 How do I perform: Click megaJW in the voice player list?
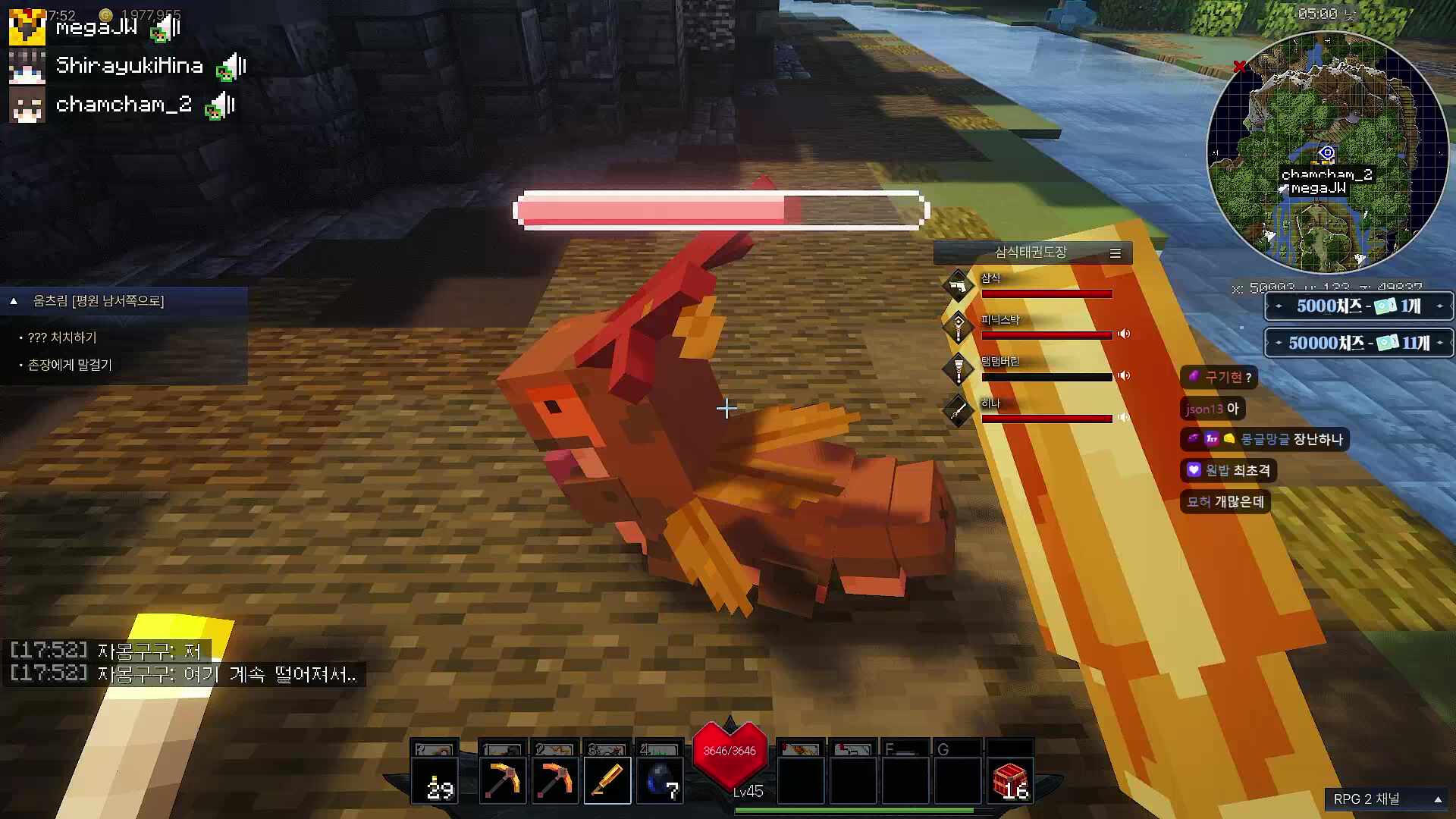[96, 28]
